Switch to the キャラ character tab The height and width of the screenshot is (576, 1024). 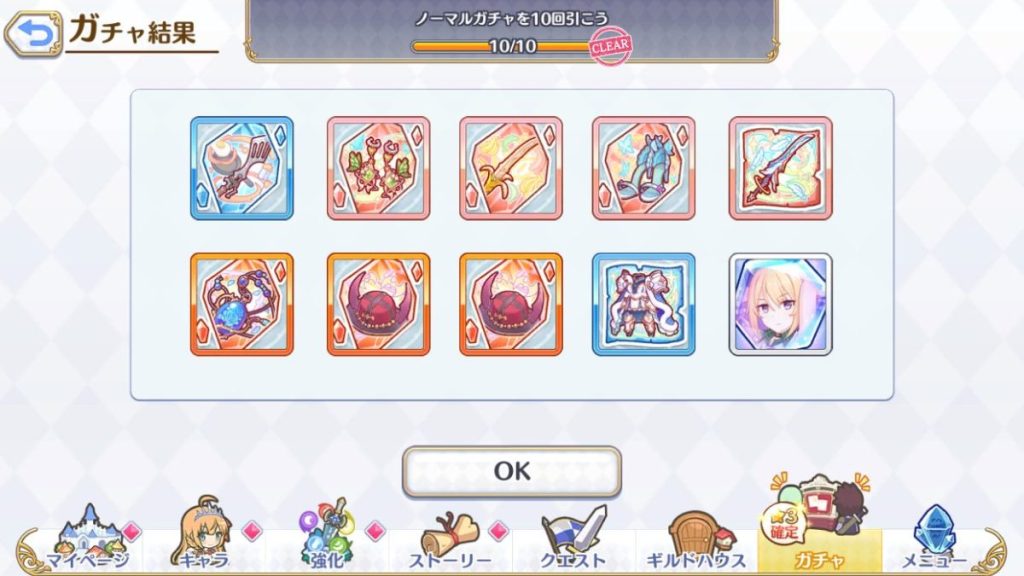[203, 541]
